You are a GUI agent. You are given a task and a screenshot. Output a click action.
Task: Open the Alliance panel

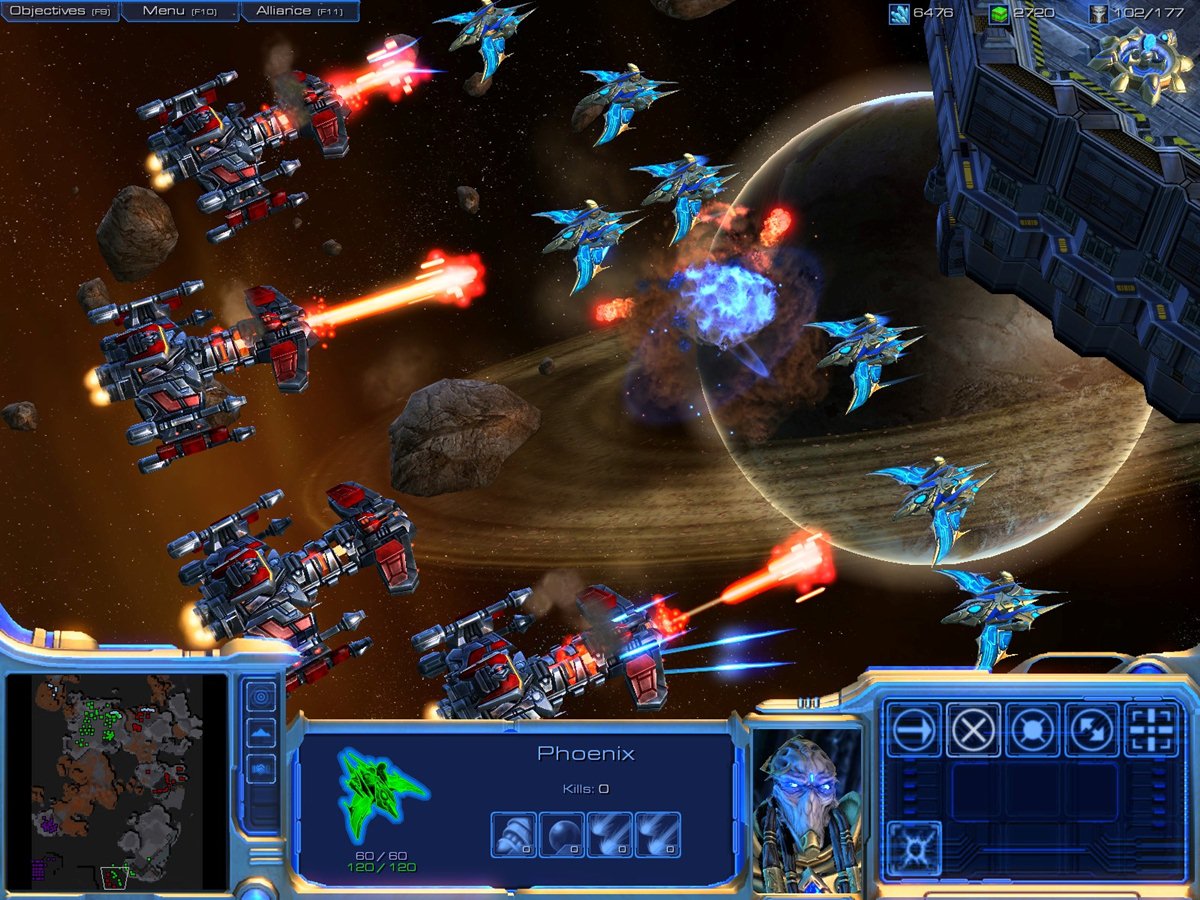coord(299,11)
